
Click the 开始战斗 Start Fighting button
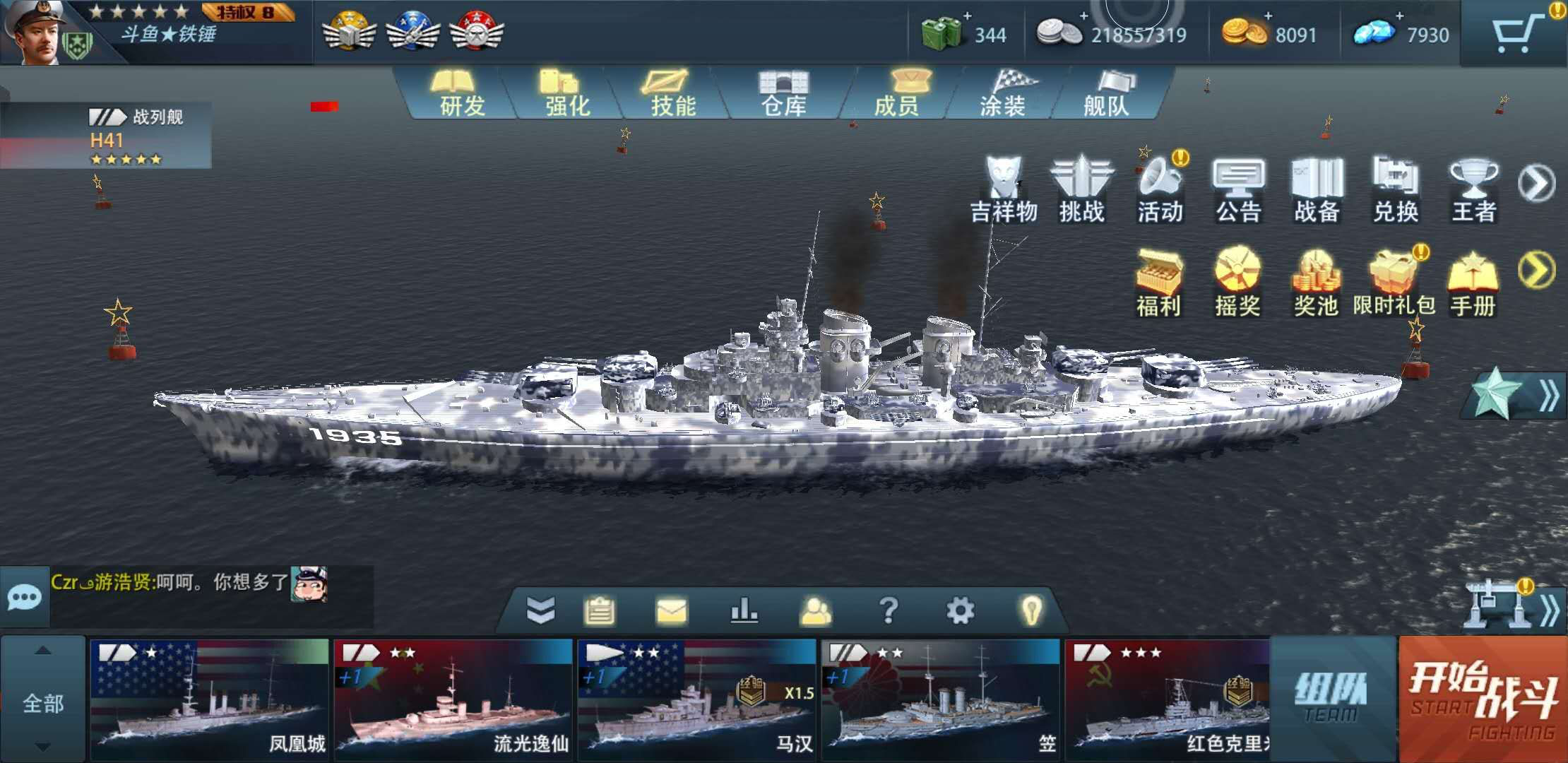click(x=1483, y=699)
